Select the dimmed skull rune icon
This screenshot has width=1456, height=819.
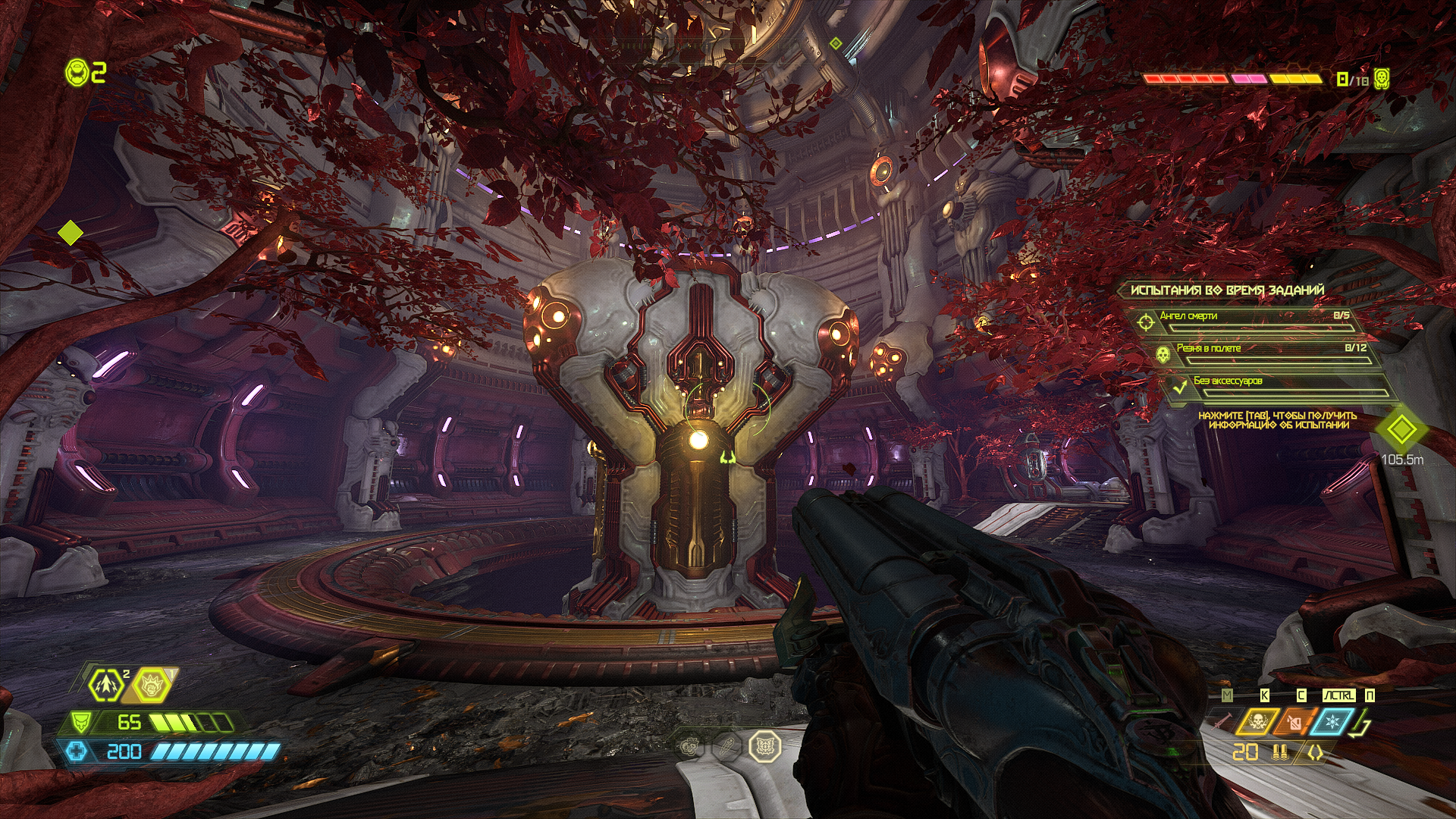(x=689, y=747)
